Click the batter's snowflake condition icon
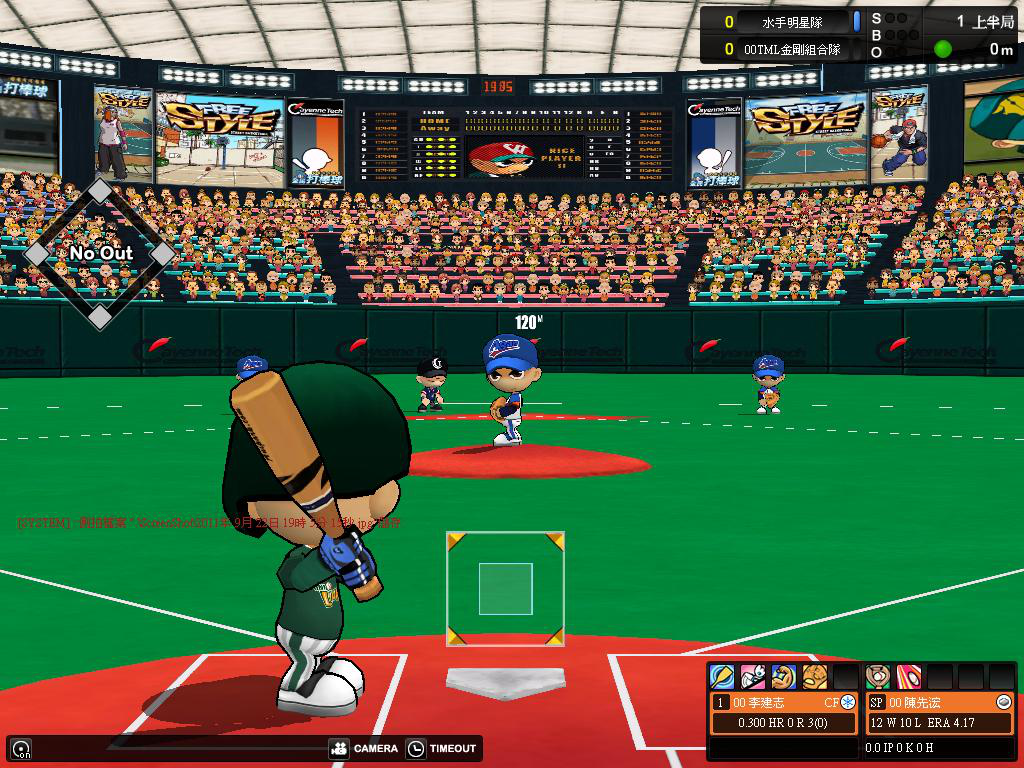This screenshot has height=768, width=1024. (848, 702)
